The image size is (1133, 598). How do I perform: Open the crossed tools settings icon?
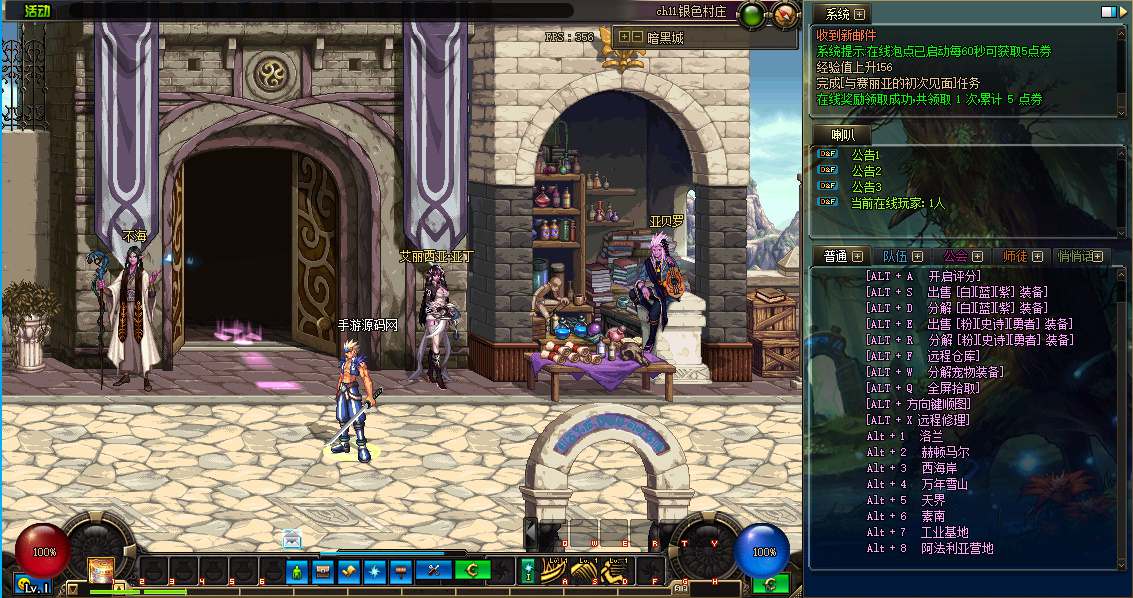click(434, 571)
